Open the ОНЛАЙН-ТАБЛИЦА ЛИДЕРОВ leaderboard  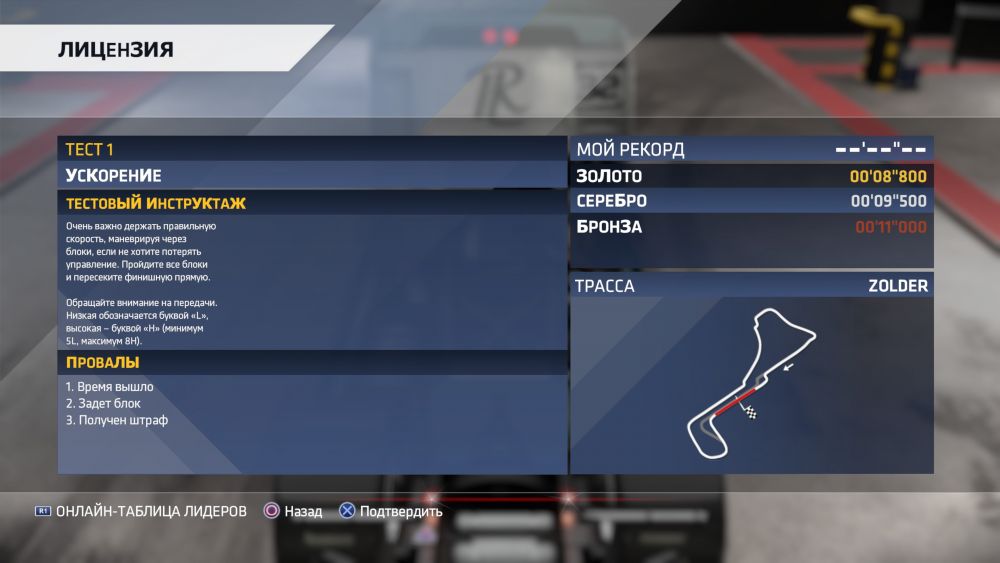(x=150, y=511)
